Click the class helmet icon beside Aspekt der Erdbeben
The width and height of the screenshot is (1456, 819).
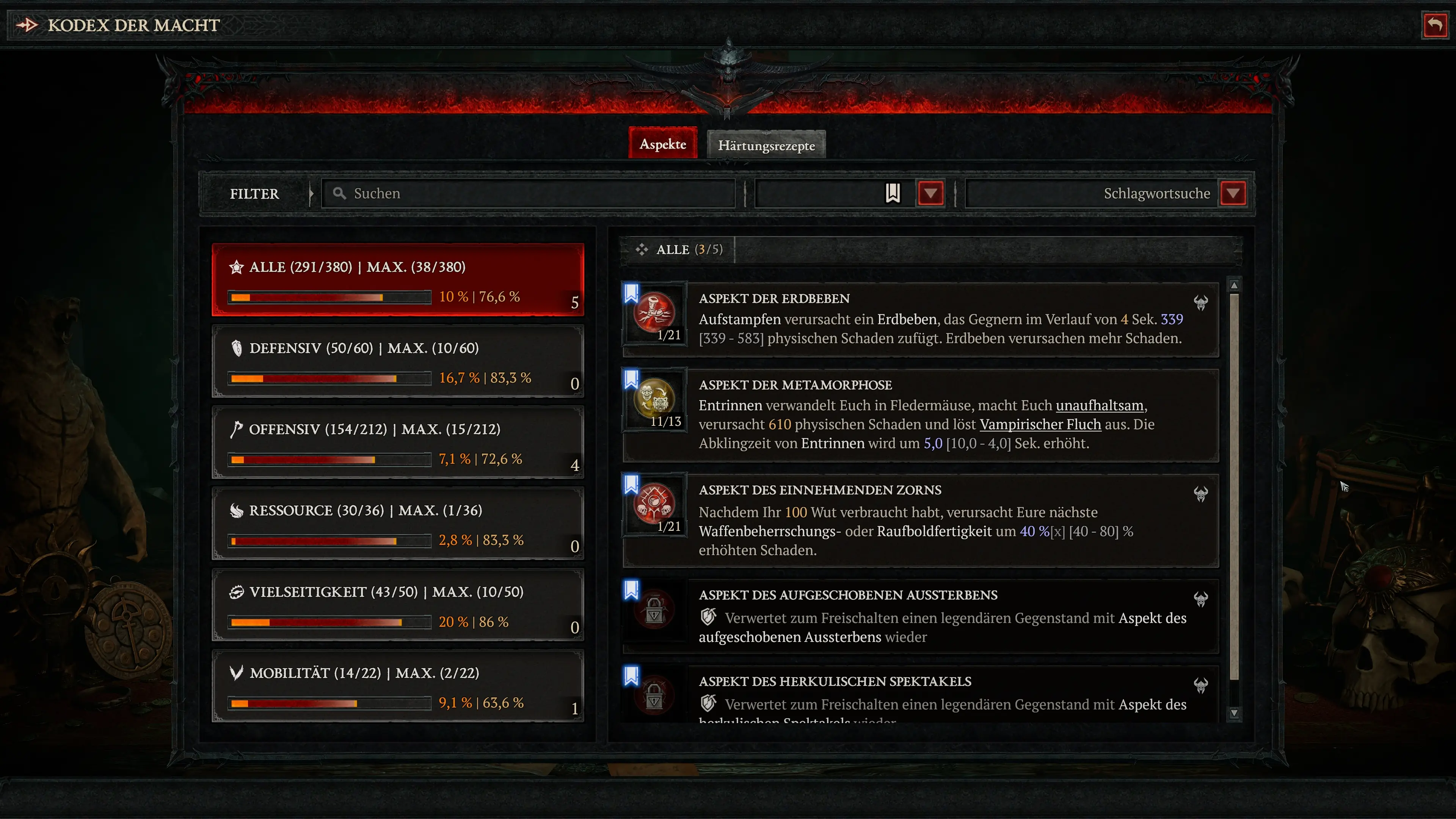(1200, 303)
